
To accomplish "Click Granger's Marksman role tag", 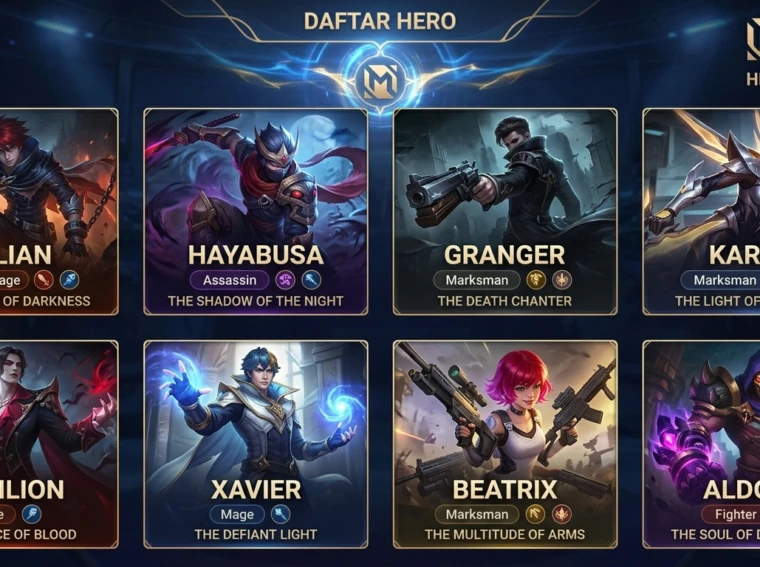I will click(476, 281).
